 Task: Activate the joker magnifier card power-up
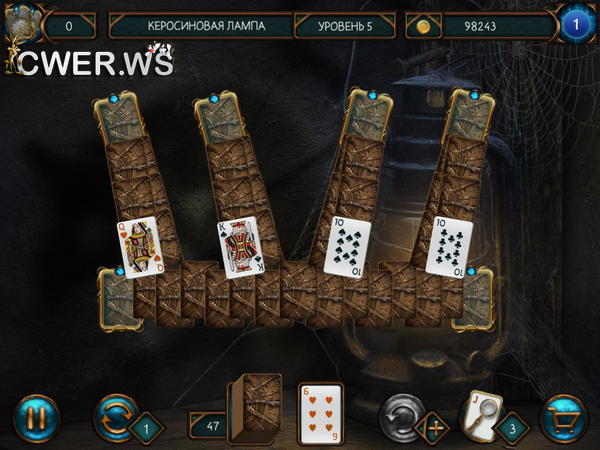click(x=481, y=411)
